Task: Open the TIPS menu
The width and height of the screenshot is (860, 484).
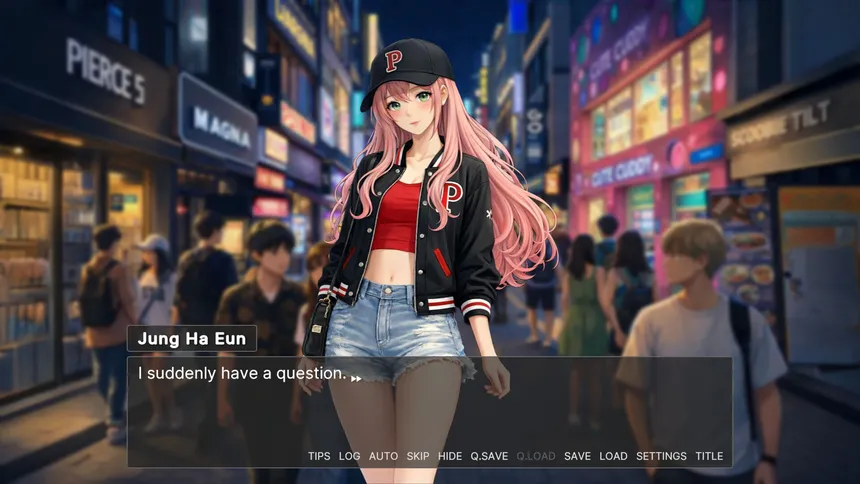Action: [319, 456]
